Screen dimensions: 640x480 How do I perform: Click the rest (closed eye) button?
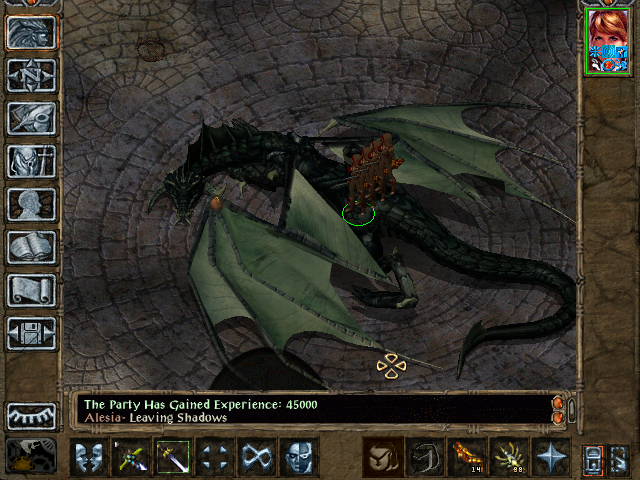coord(31,416)
